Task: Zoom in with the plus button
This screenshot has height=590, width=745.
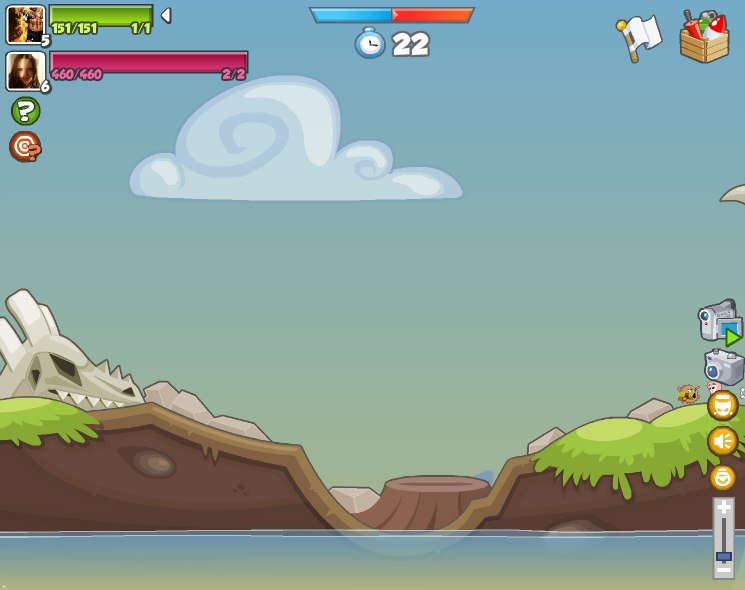Action: click(x=723, y=509)
